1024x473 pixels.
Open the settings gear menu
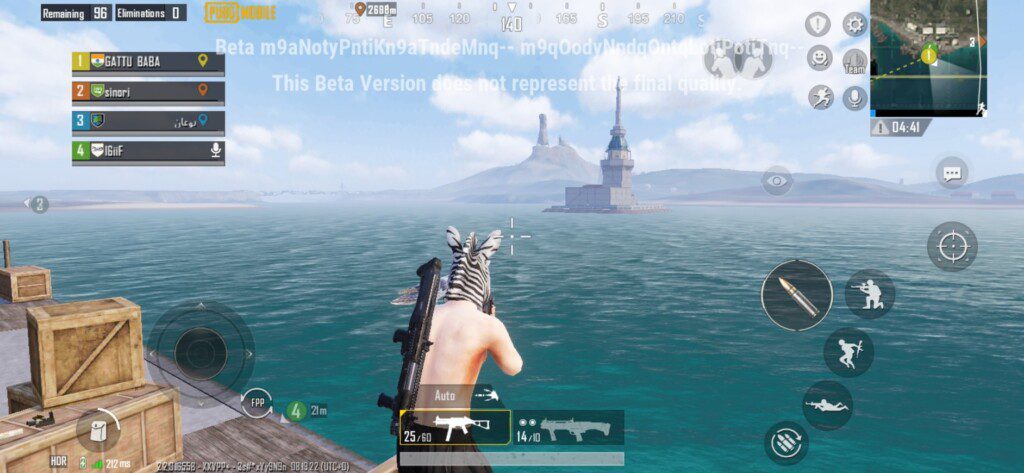click(x=855, y=25)
